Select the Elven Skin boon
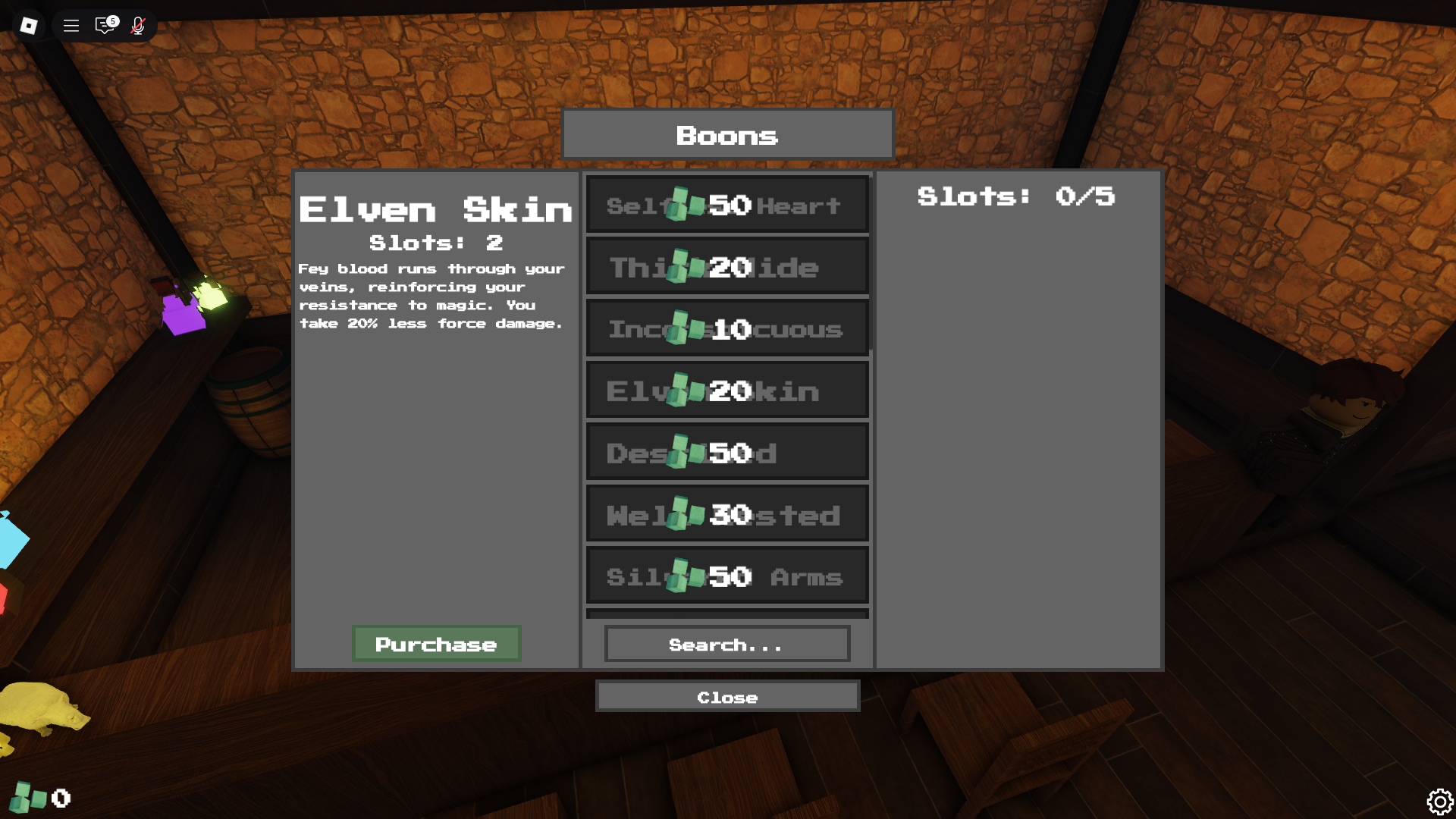 (726, 390)
